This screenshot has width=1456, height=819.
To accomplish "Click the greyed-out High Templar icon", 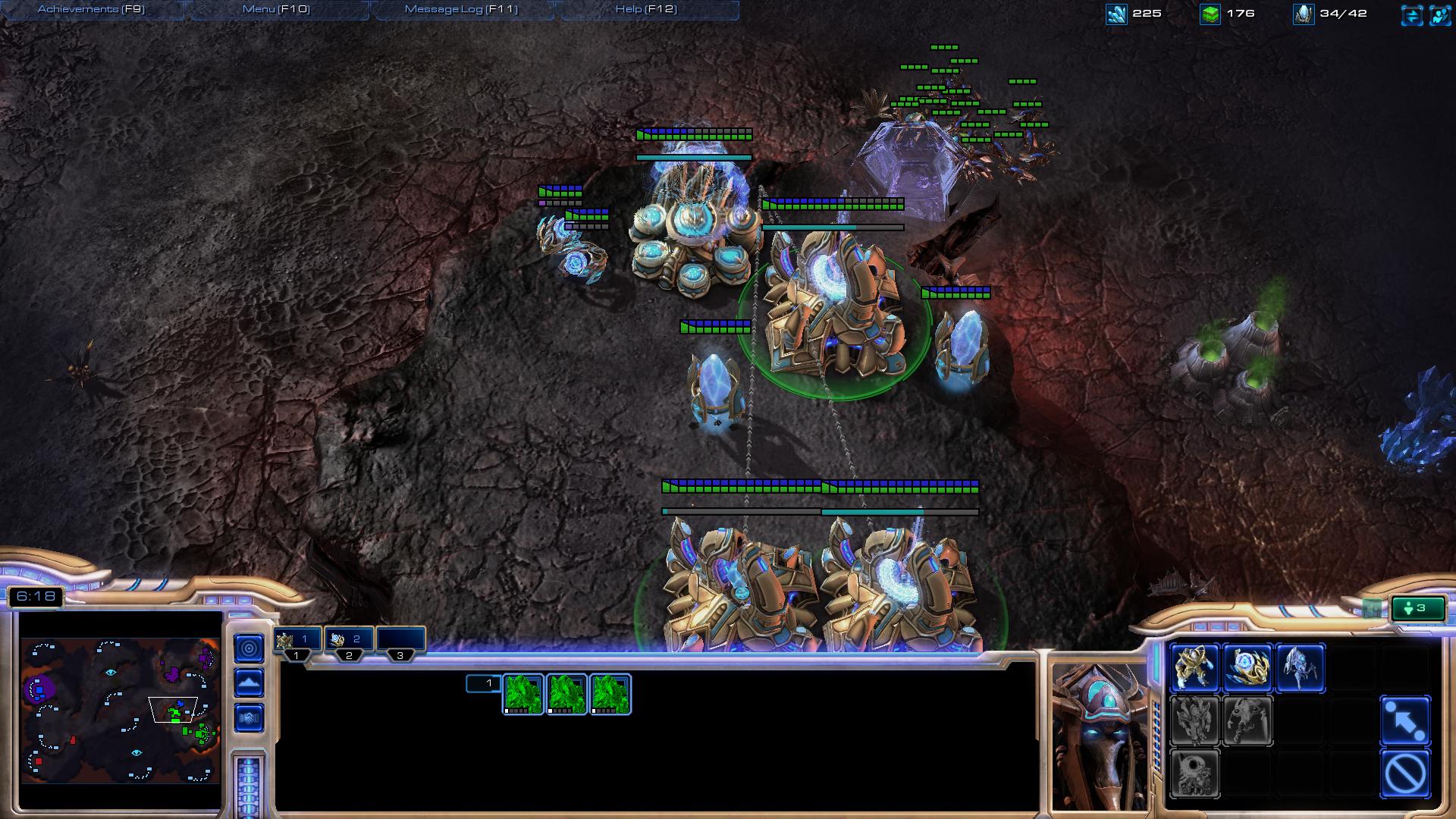I will tap(1194, 720).
